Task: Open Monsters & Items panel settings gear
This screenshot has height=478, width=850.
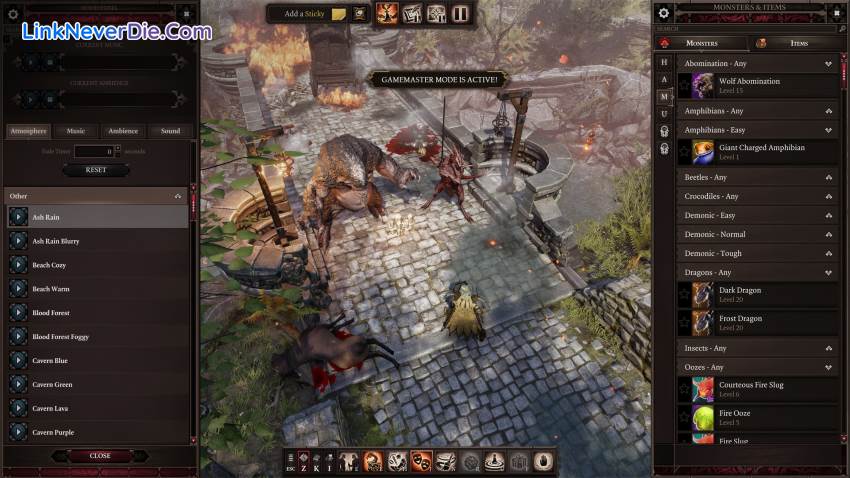Action: pyautogui.click(x=664, y=13)
